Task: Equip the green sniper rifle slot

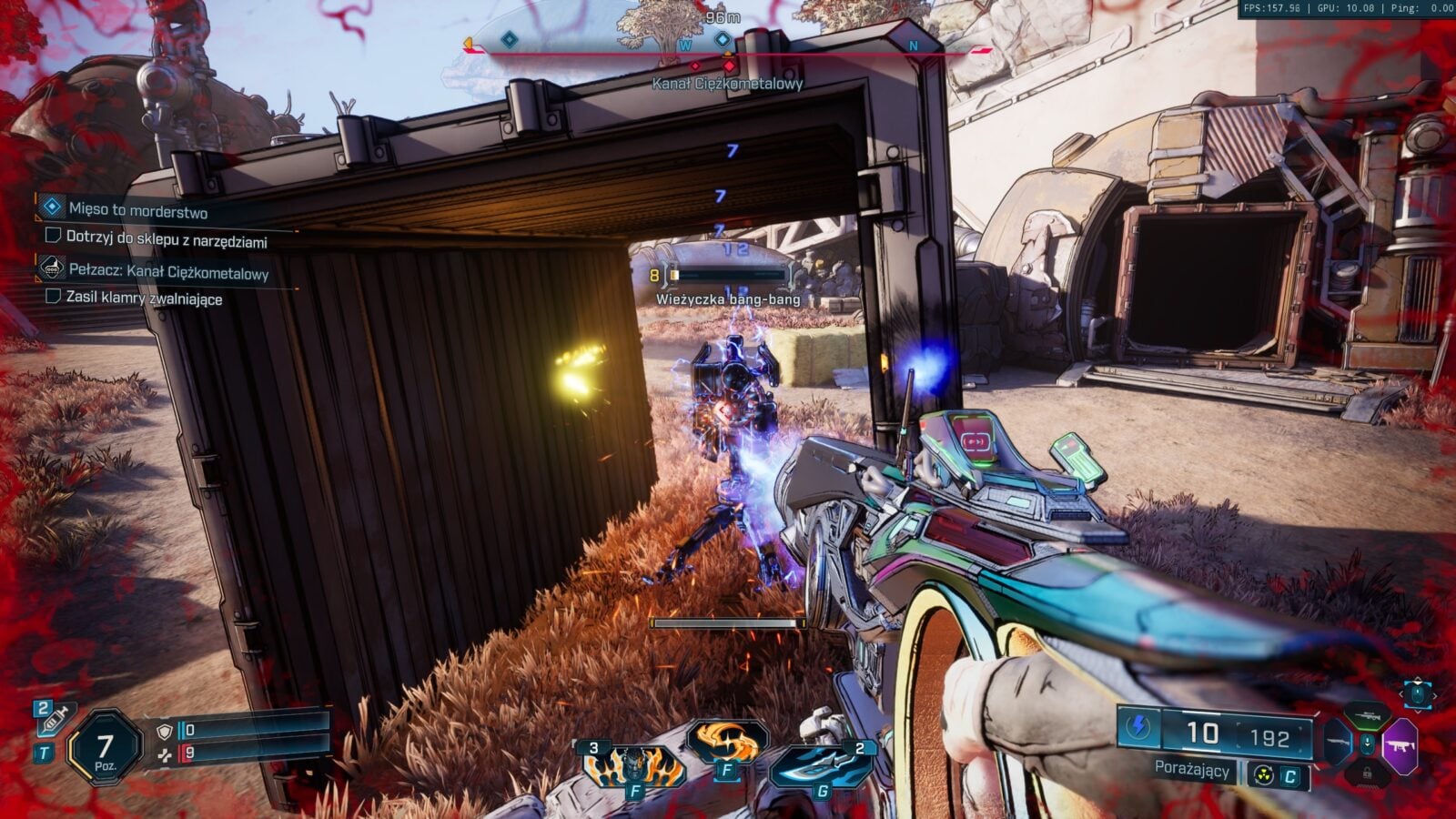Action: (1367, 713)
